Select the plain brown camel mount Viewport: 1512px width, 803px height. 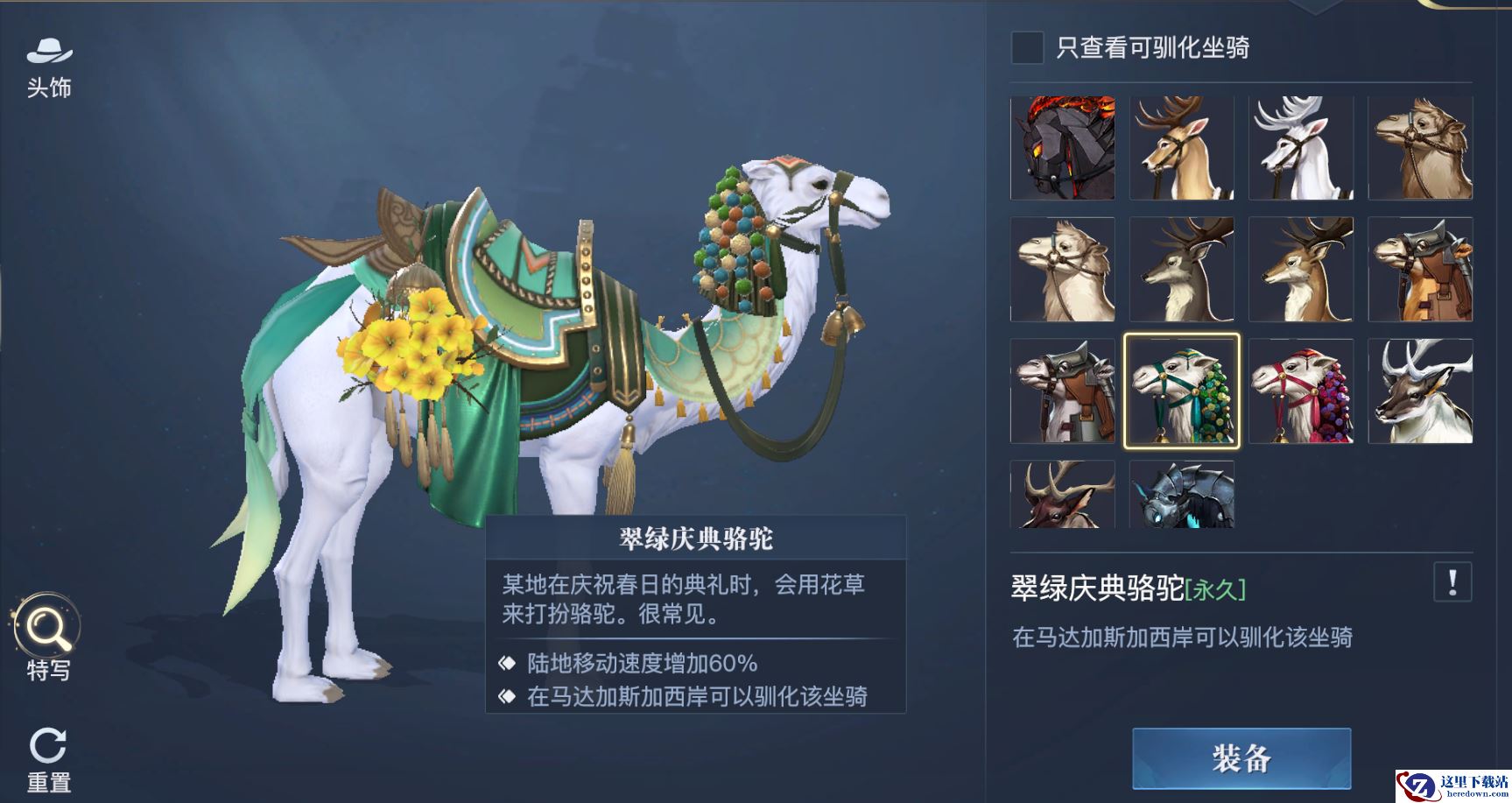pos(1420,148)
